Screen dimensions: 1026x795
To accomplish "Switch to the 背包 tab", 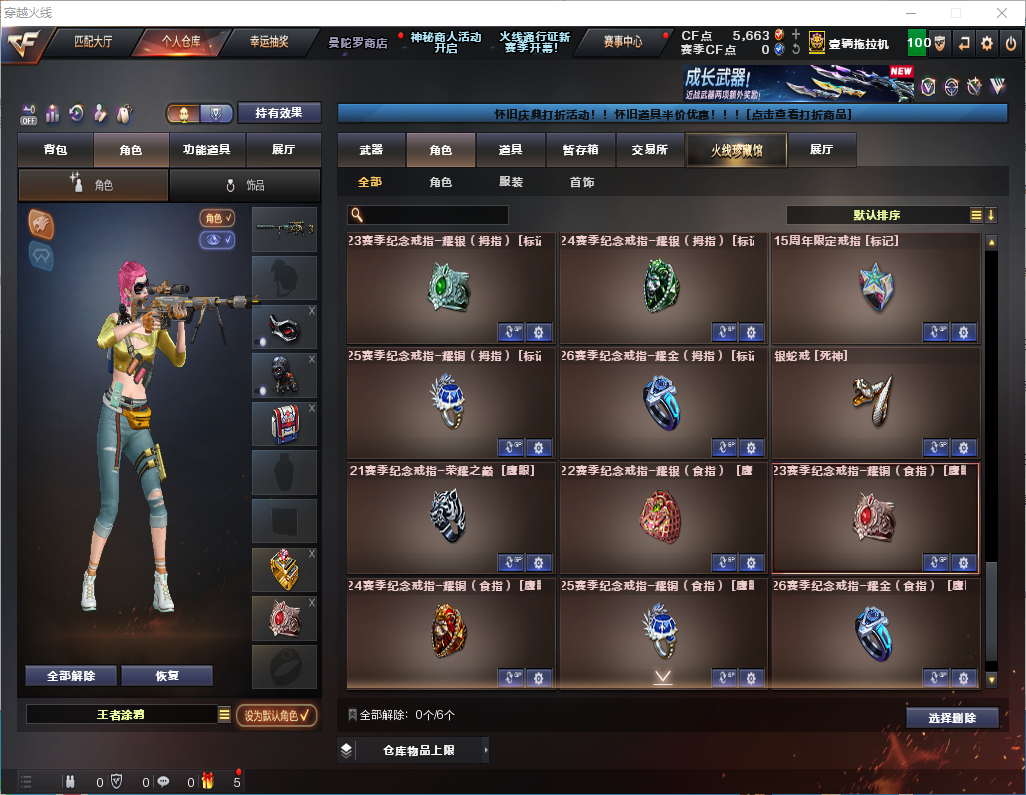I will coord(56,150).
